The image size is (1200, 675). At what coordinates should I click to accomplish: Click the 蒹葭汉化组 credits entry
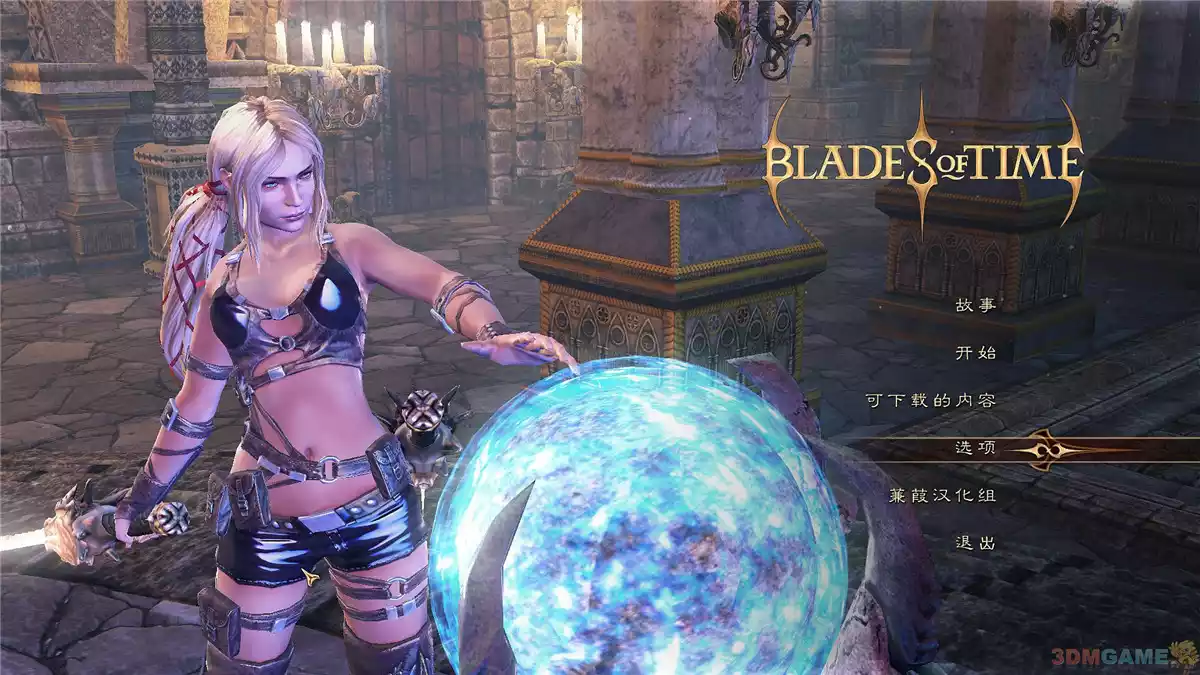tap(942, 496)
